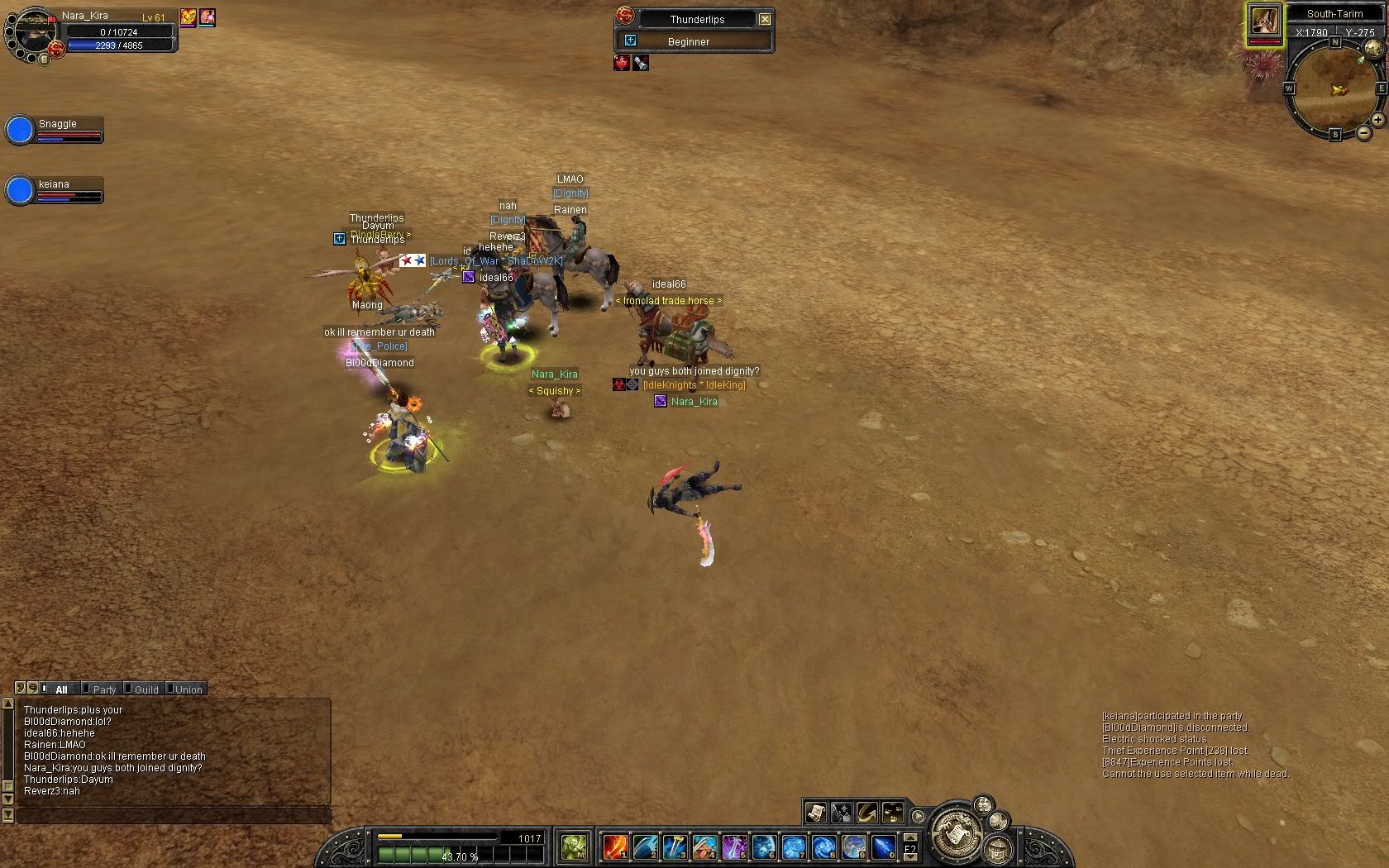Click the chat message input box
This screenshot has width=1389, height=868.
[174, 815]
